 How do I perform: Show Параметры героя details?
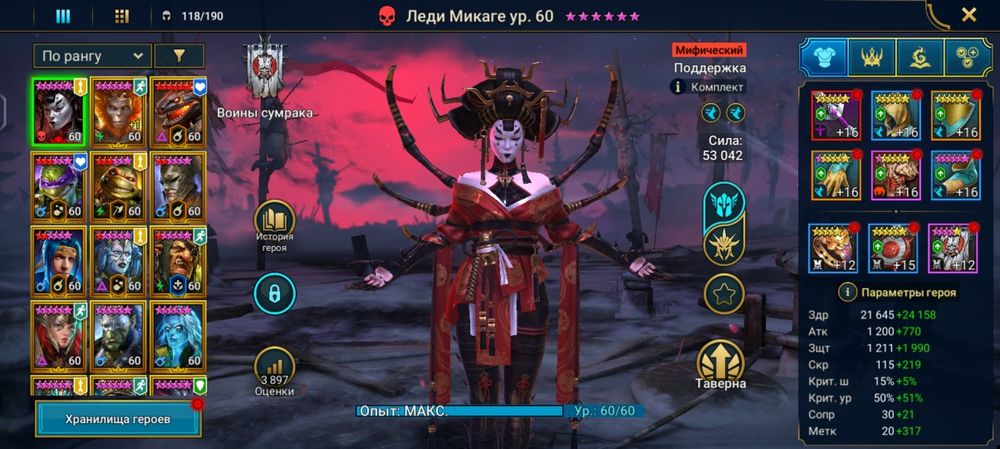coord(895,293)
